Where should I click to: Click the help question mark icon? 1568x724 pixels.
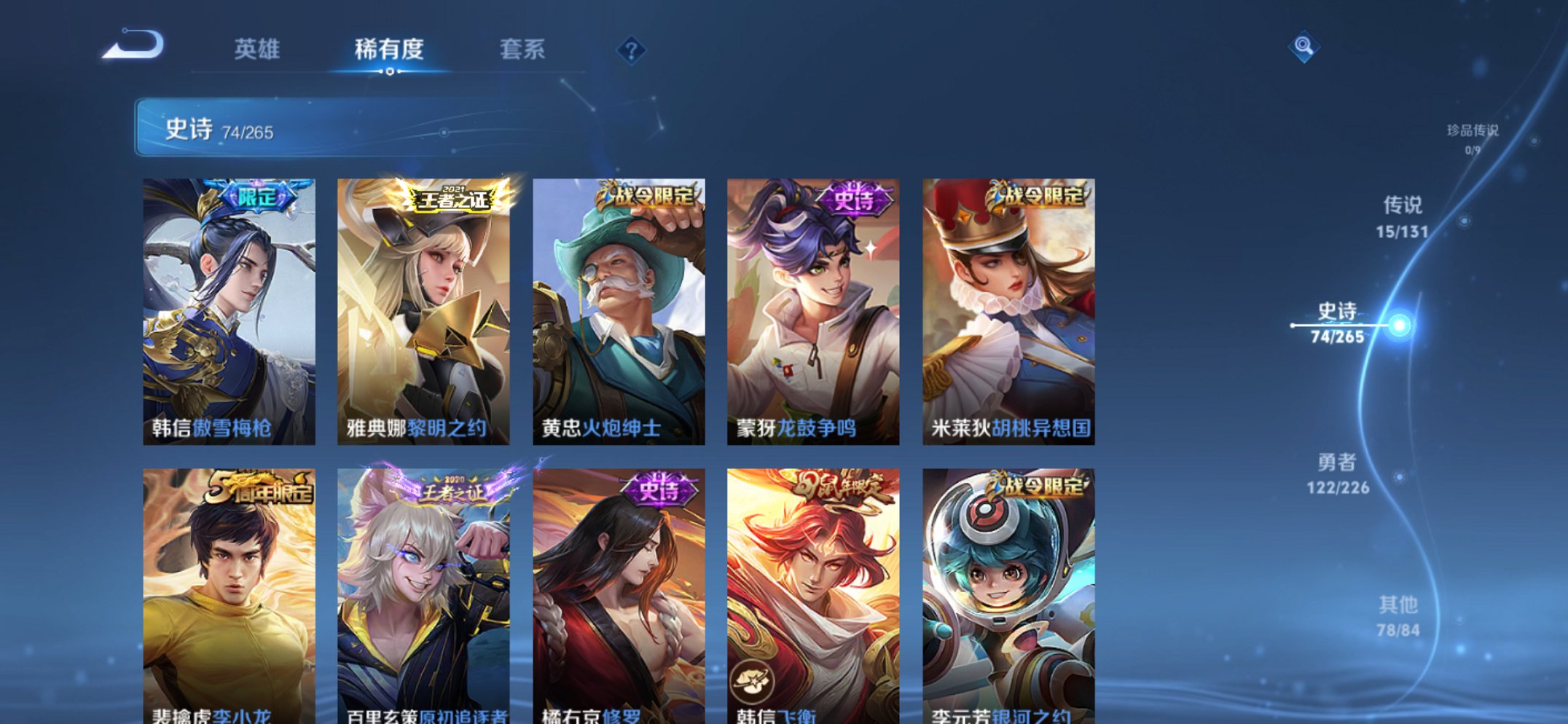point(632,50)
